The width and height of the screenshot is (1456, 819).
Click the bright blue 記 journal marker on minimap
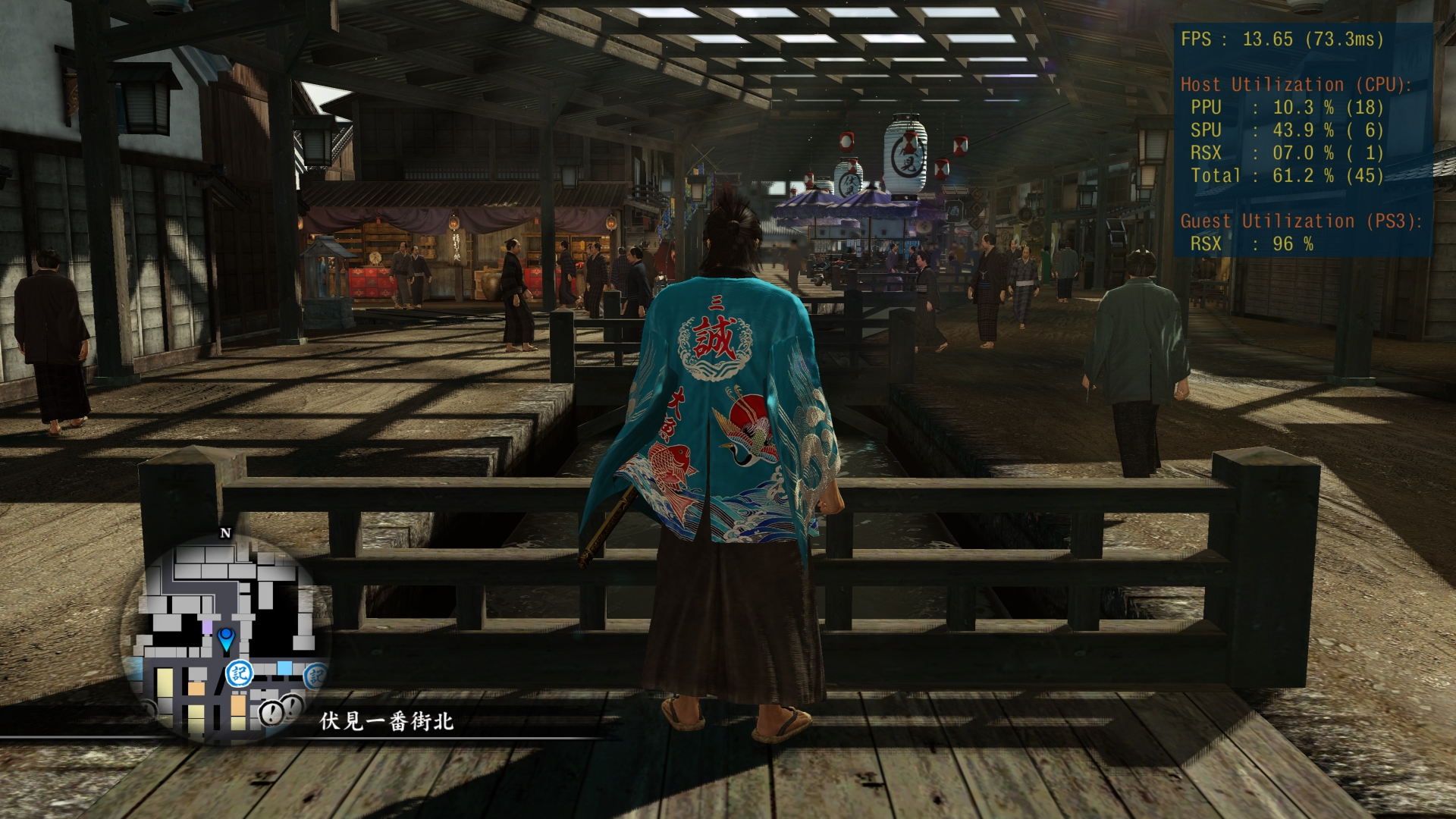[x=239, y=674]
